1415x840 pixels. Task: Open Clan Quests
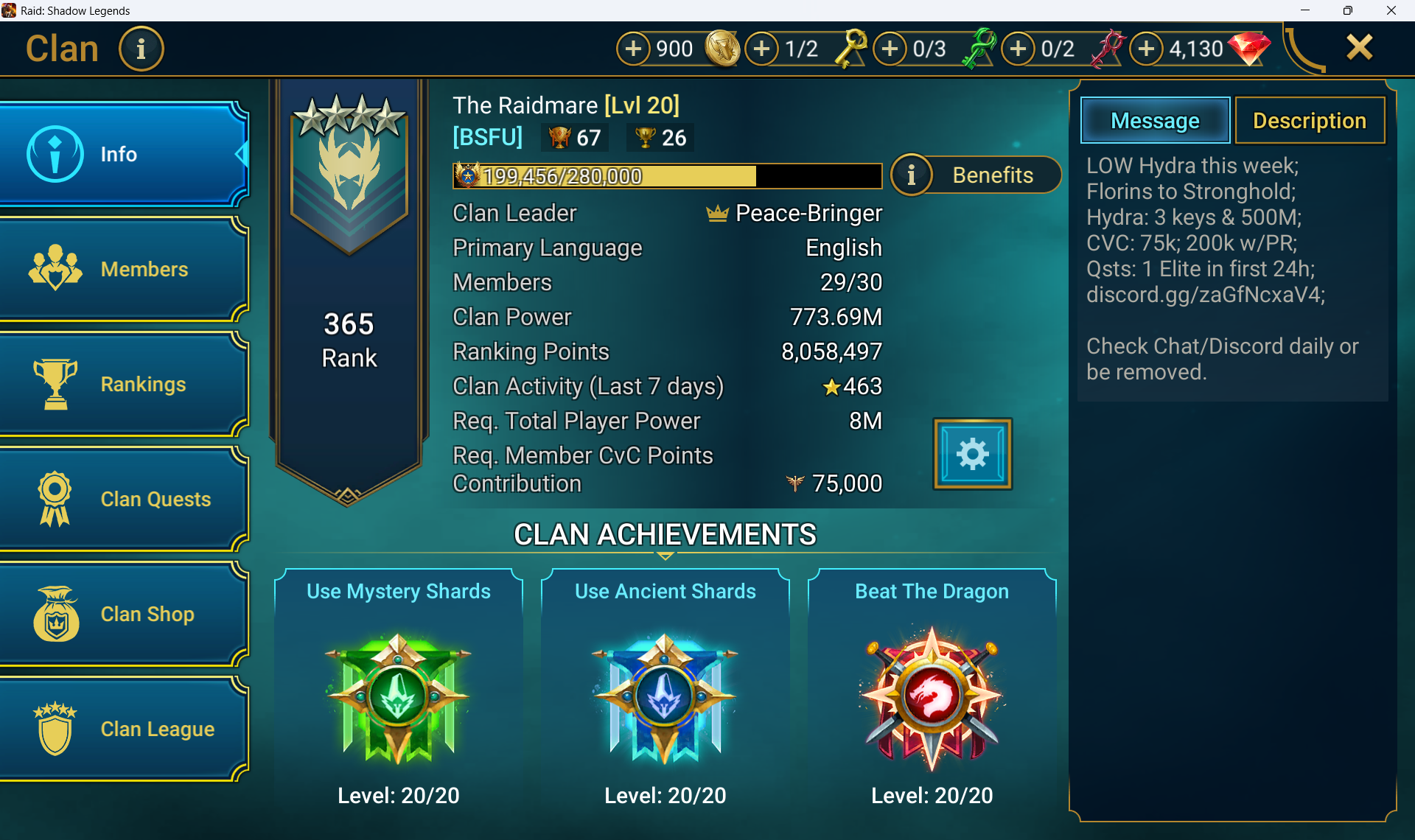coord(124,499)
